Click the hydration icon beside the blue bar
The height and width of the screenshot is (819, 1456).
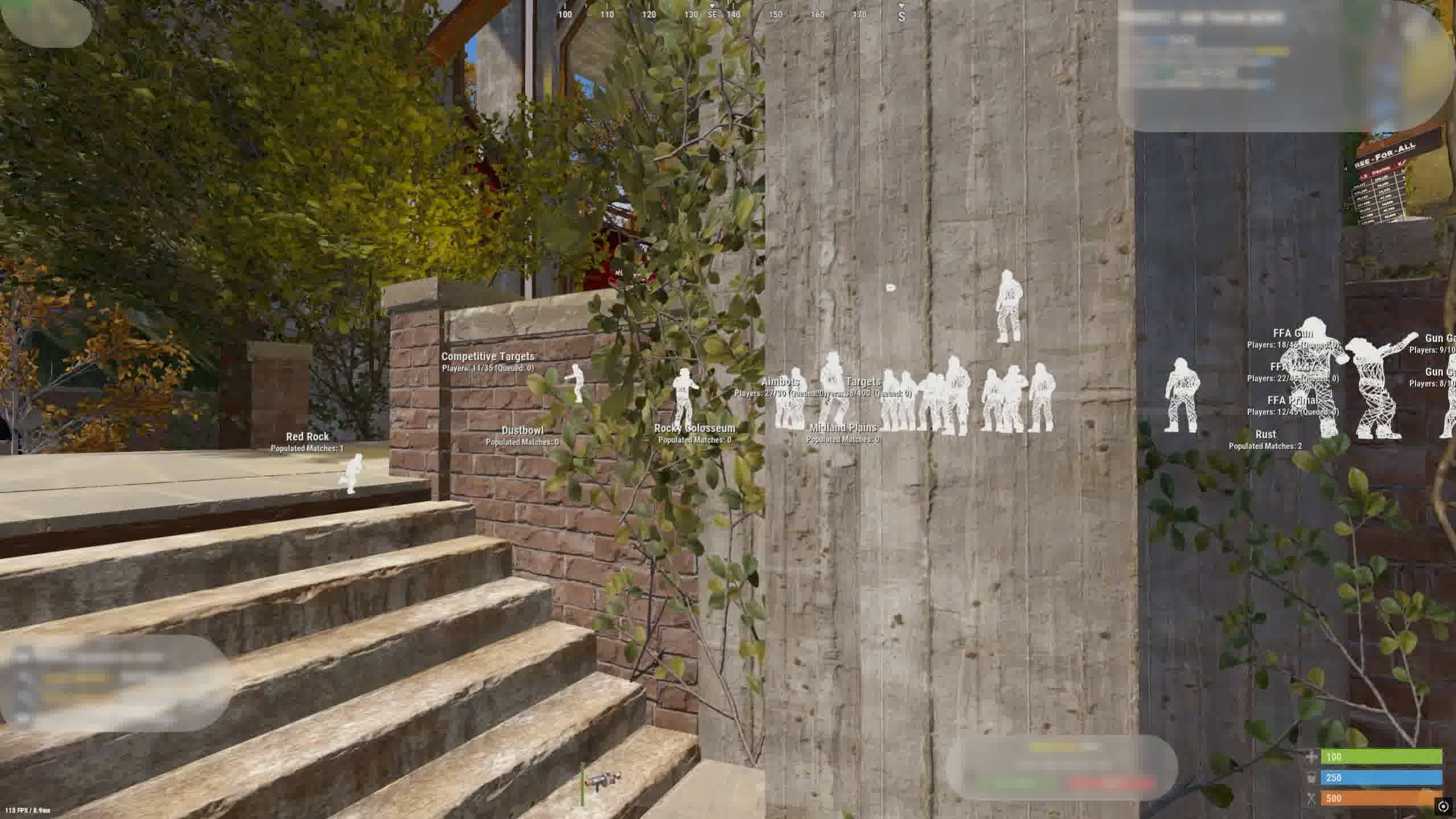[1311, 777]
